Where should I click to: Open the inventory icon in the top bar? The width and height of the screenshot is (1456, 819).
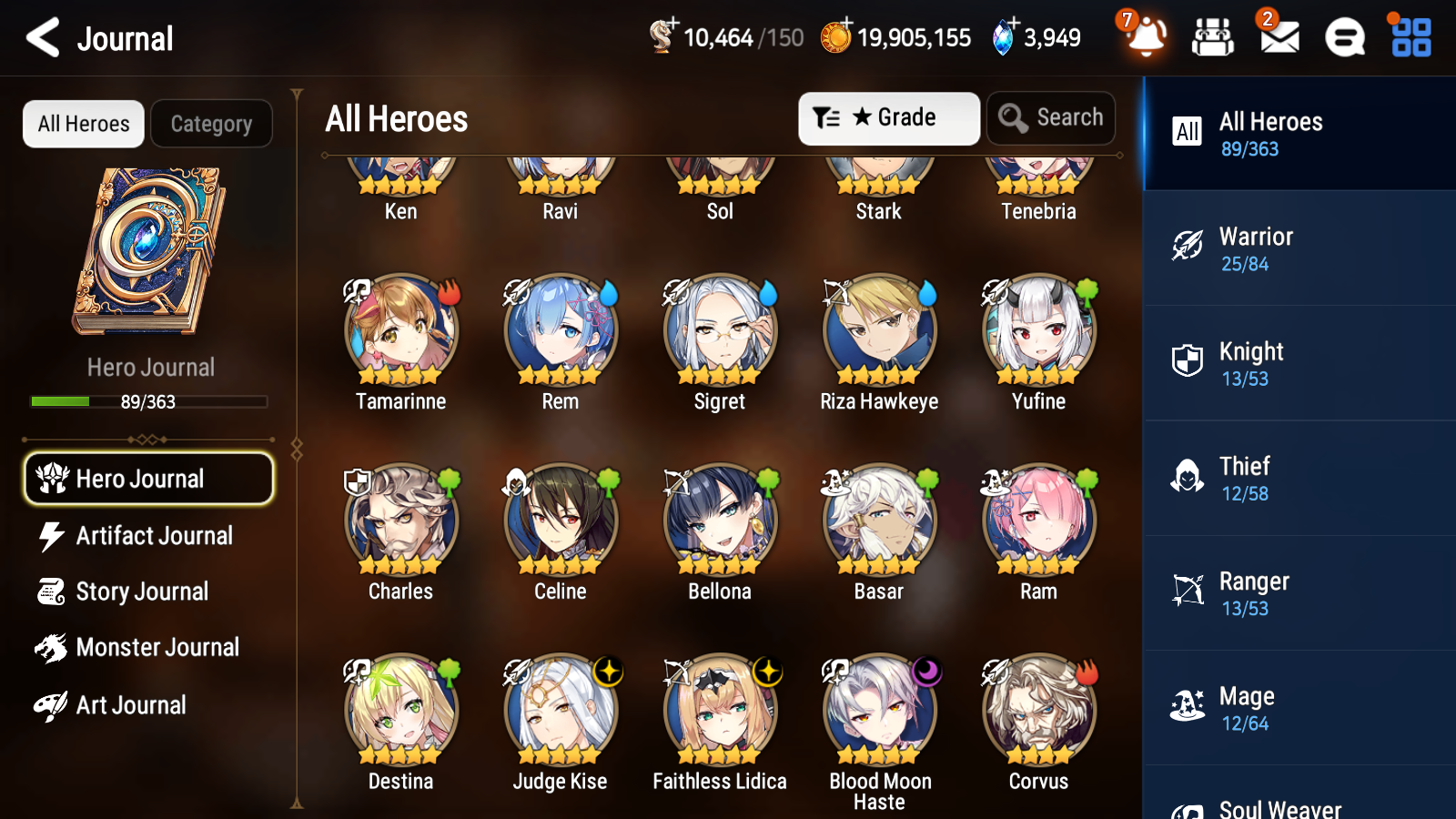[1213, 37]
